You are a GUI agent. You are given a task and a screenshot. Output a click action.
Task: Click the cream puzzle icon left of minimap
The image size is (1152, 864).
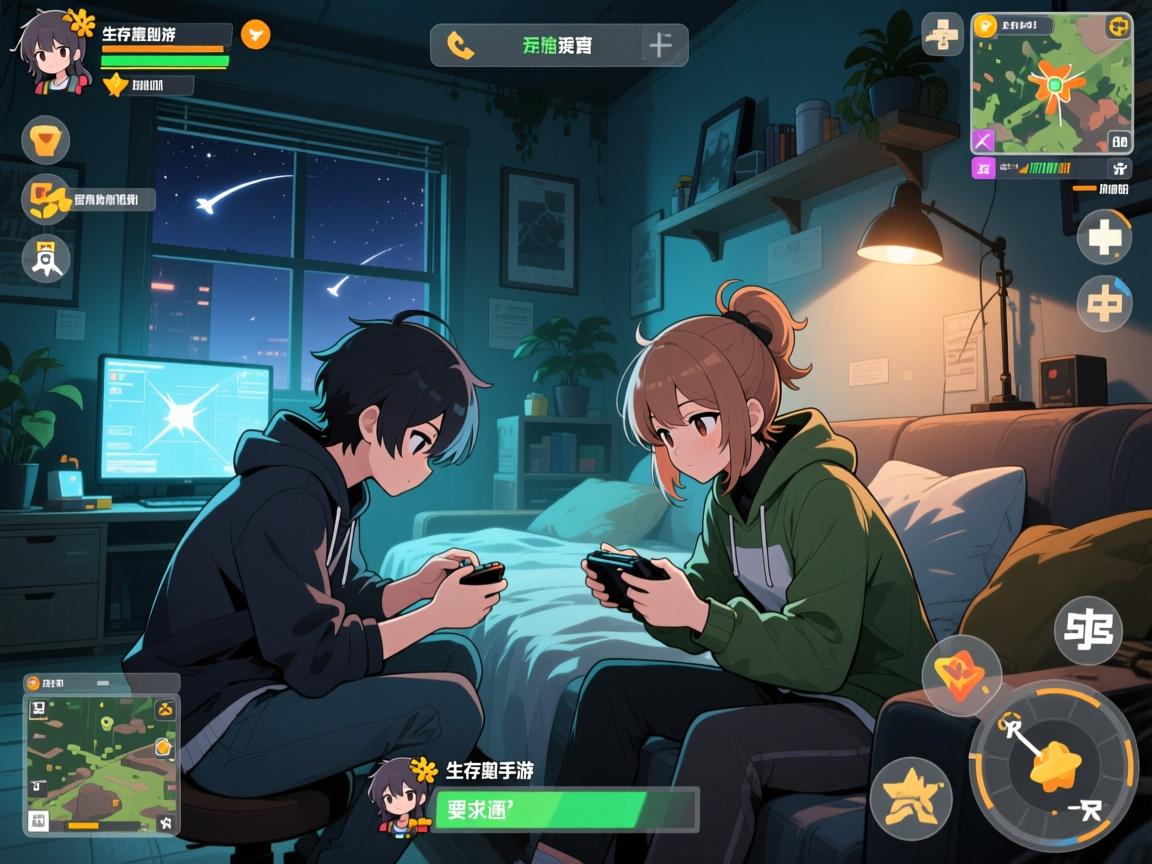tap(942, 35)
